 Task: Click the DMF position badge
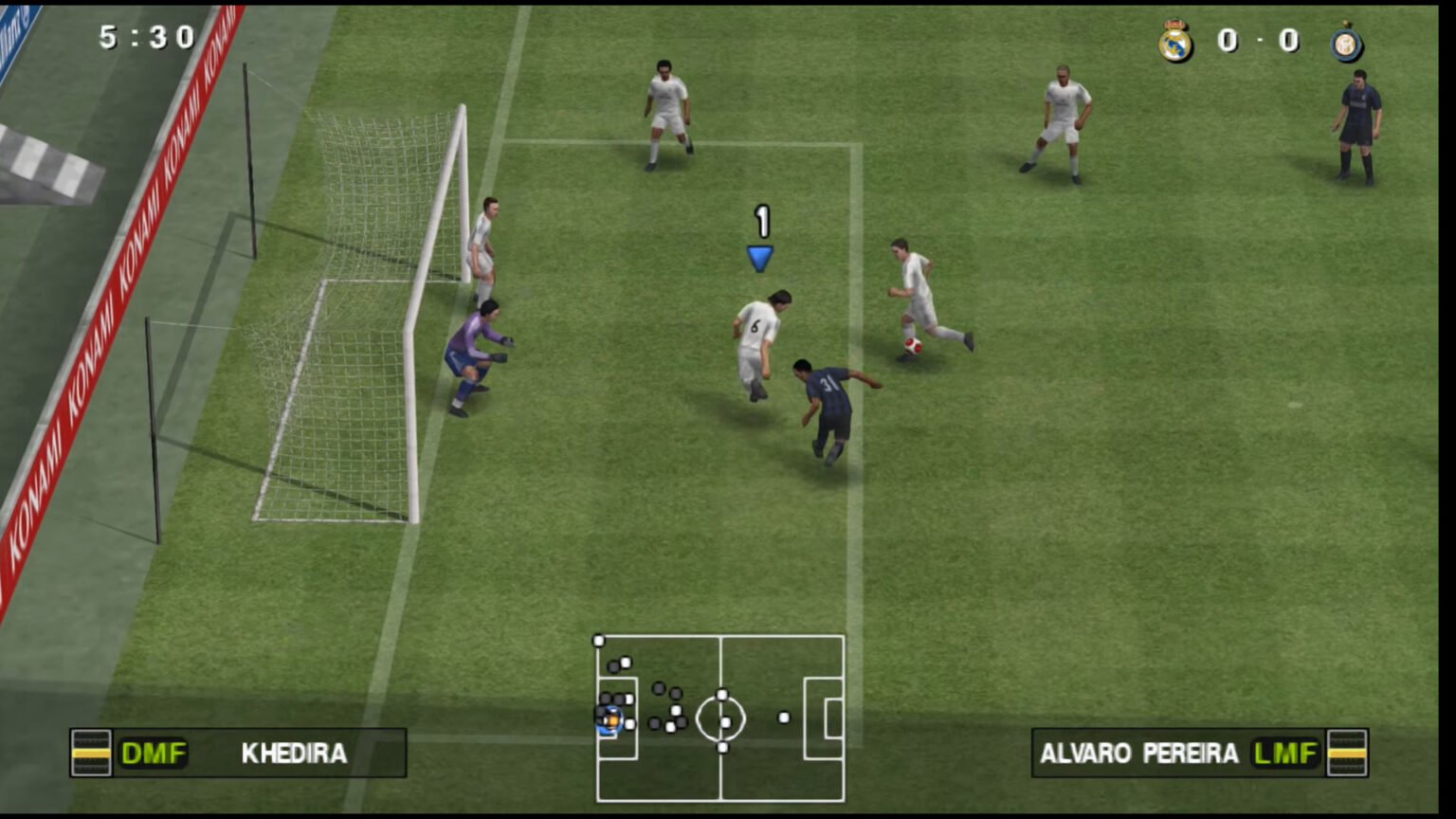(154, 755)
